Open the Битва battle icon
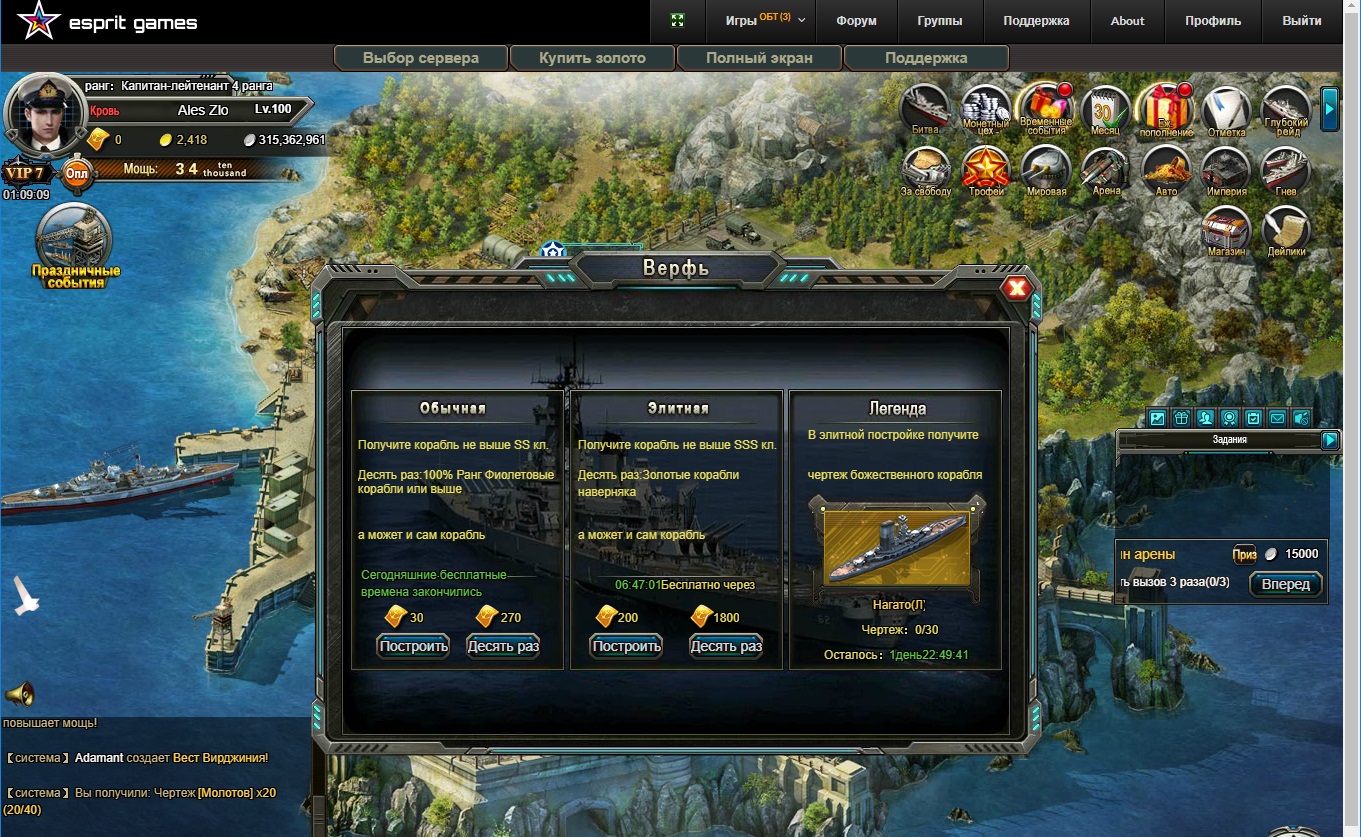1361x837 pixels. click(925, 108)
